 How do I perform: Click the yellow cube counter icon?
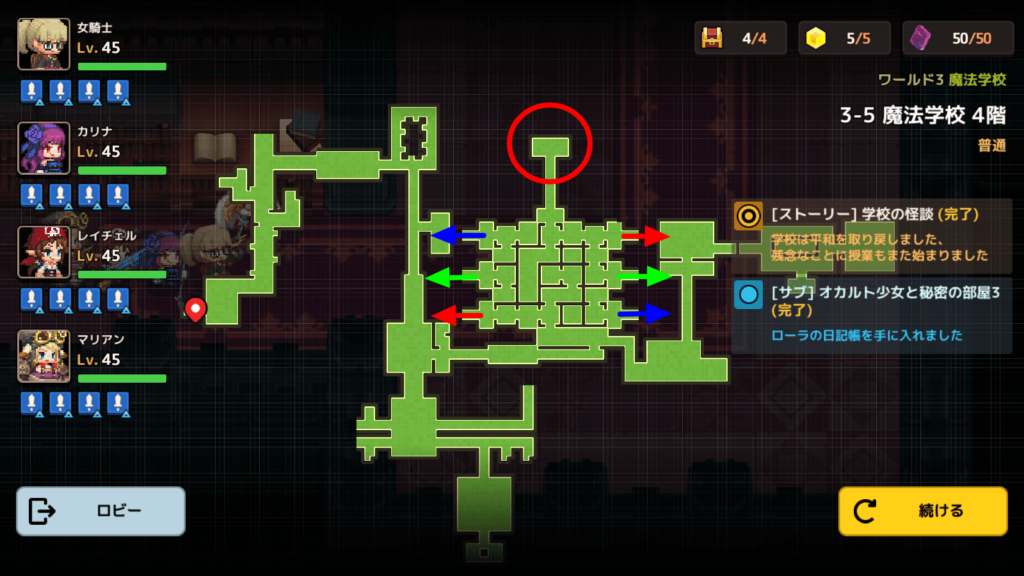(817, 38)
